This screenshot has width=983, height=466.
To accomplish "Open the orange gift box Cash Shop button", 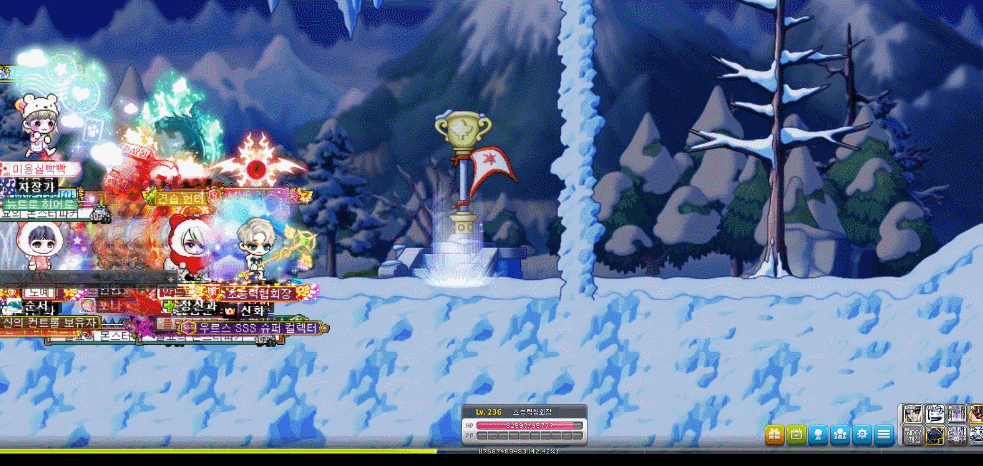I will 775,434.
